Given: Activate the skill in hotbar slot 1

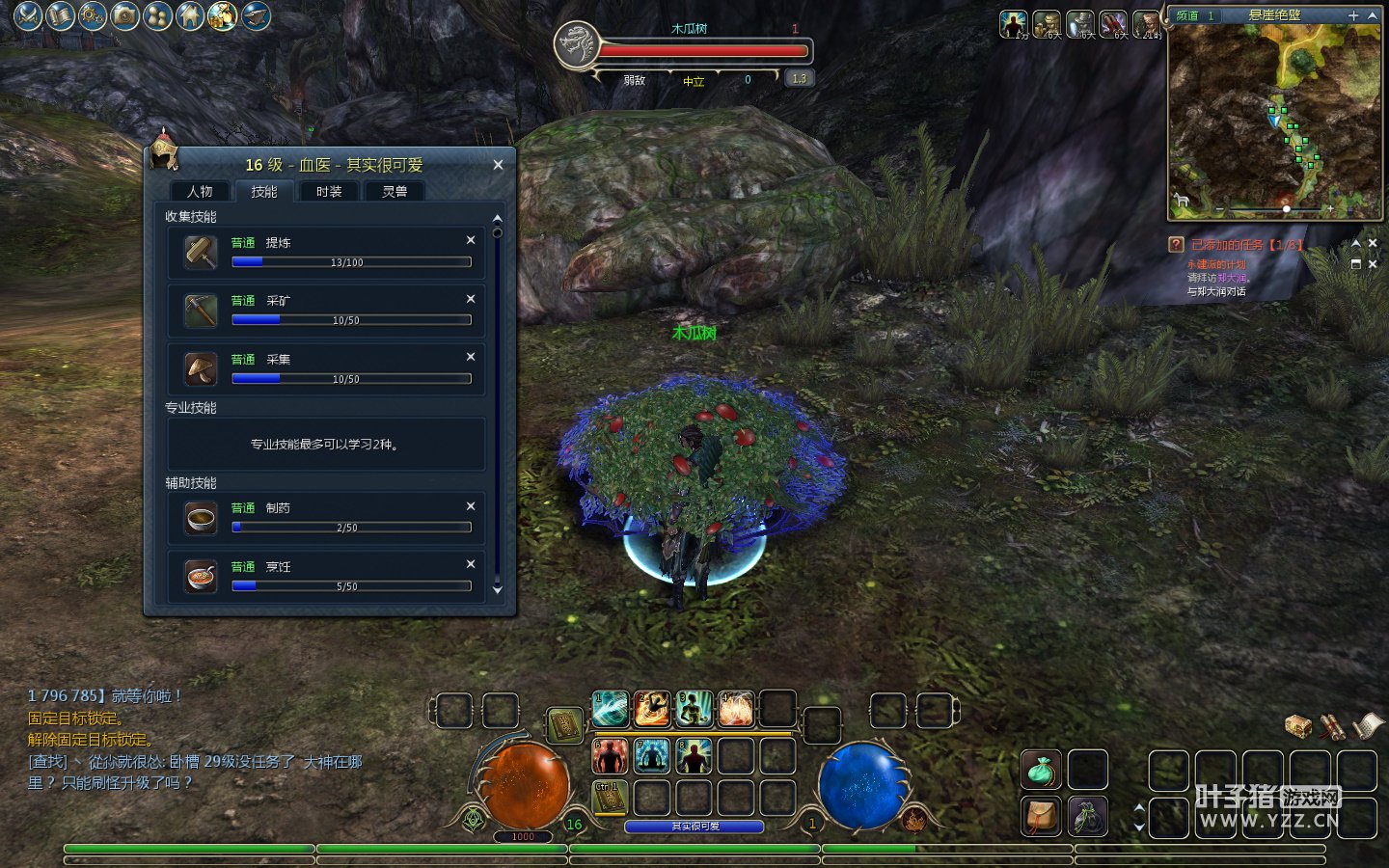Looking at the screenshot, I should coord(610,709).
